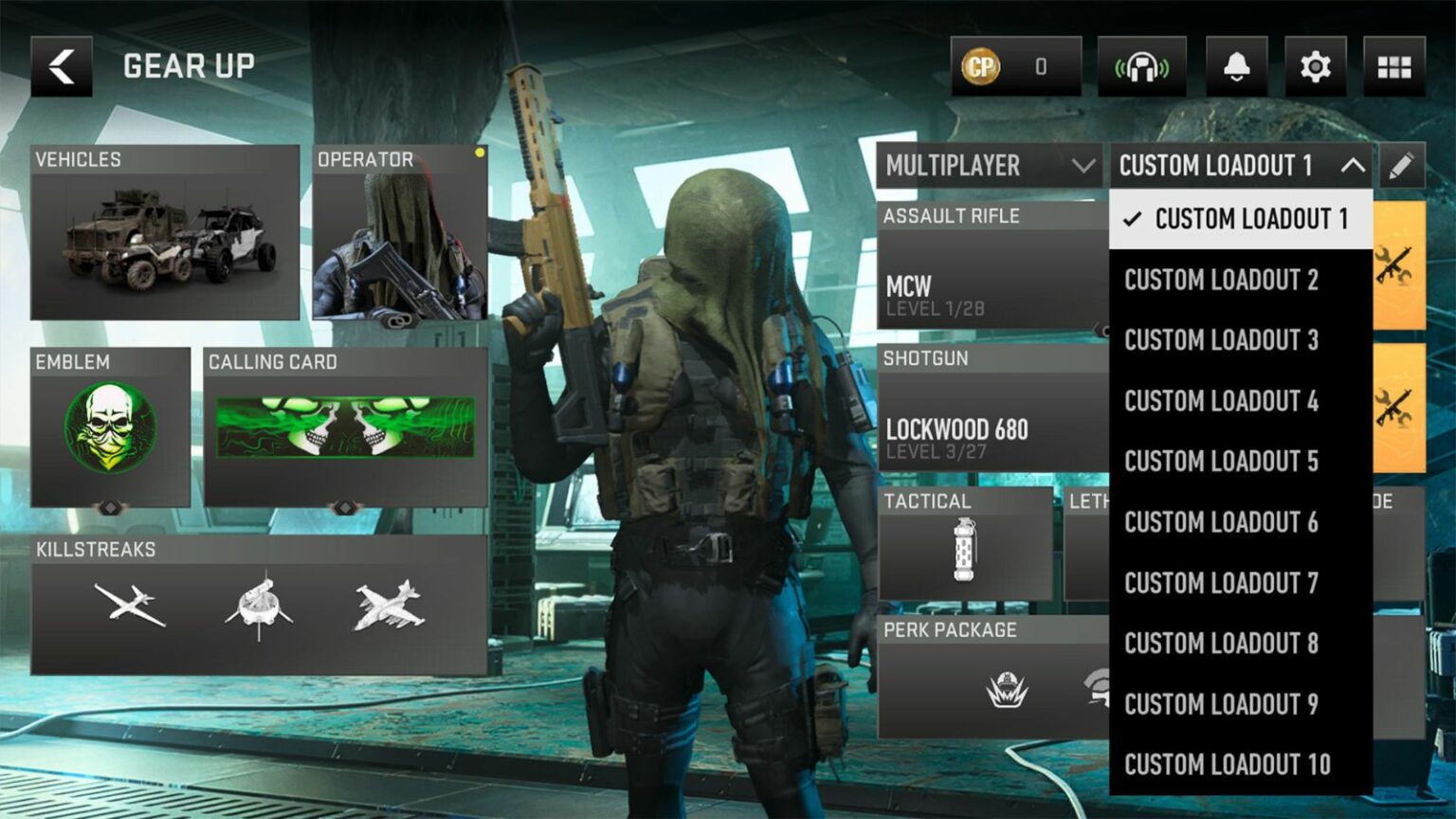Go back using the arrow beside Gear Up
The width and height of the screenshot is (1456, 819).
61,65
